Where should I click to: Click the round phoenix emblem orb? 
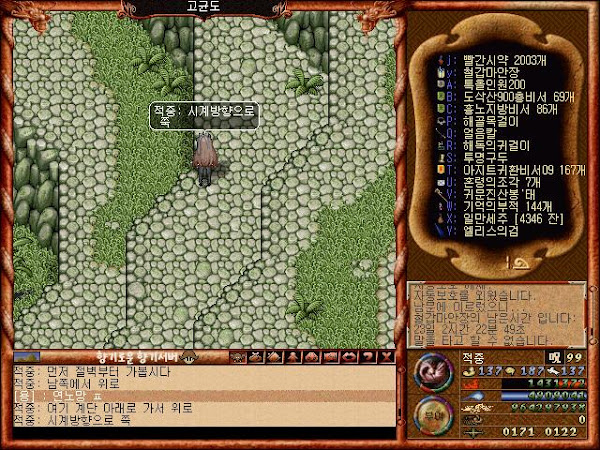(433, 373)
